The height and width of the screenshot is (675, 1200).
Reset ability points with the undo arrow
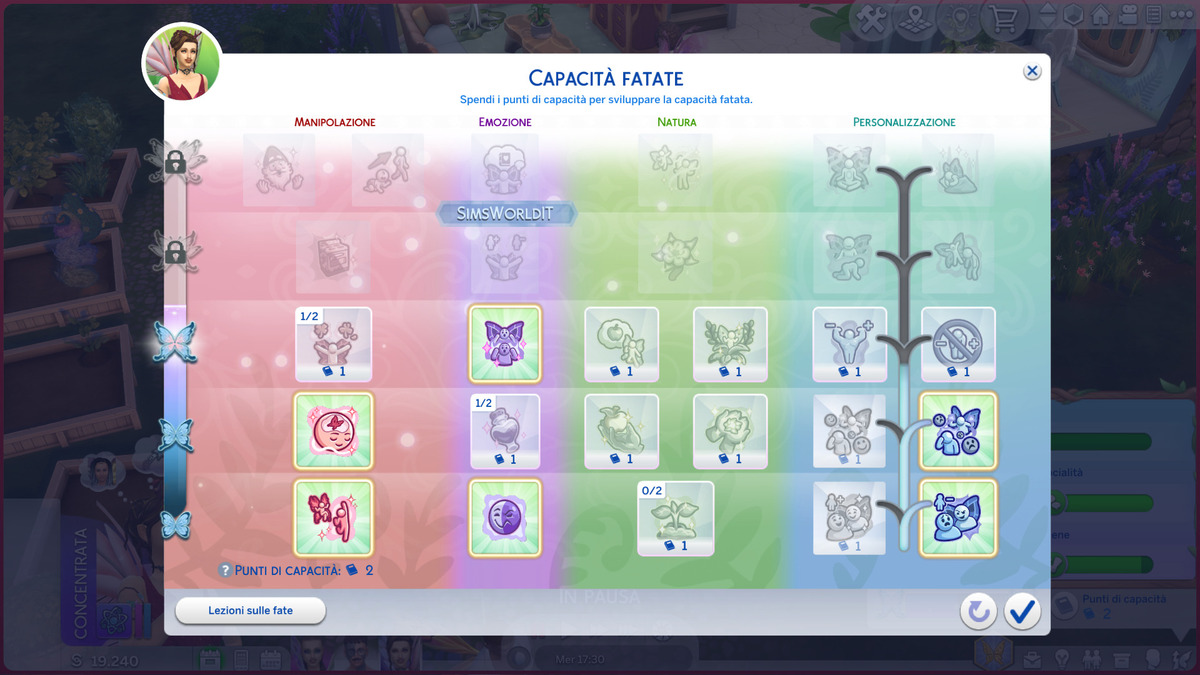pos(978,611)
